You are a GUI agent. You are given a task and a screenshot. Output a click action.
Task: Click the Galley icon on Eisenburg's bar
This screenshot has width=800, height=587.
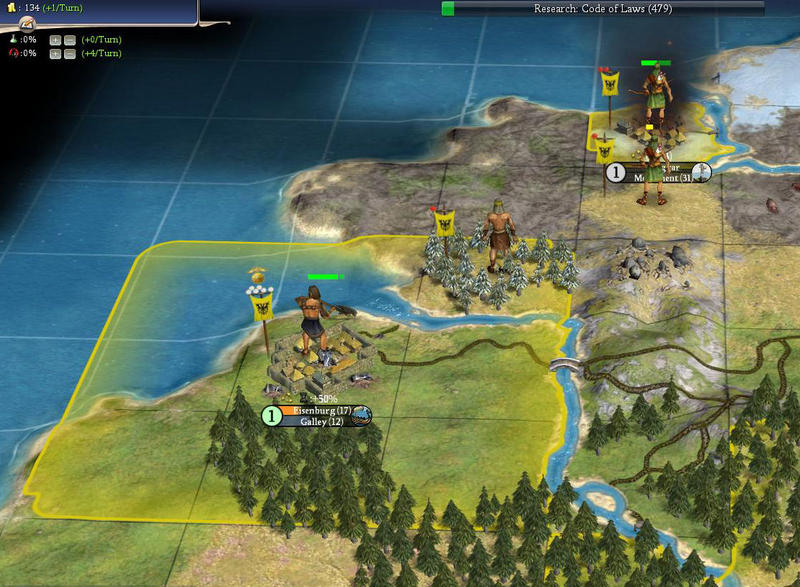pyautogui.click(x=361, y=416)
